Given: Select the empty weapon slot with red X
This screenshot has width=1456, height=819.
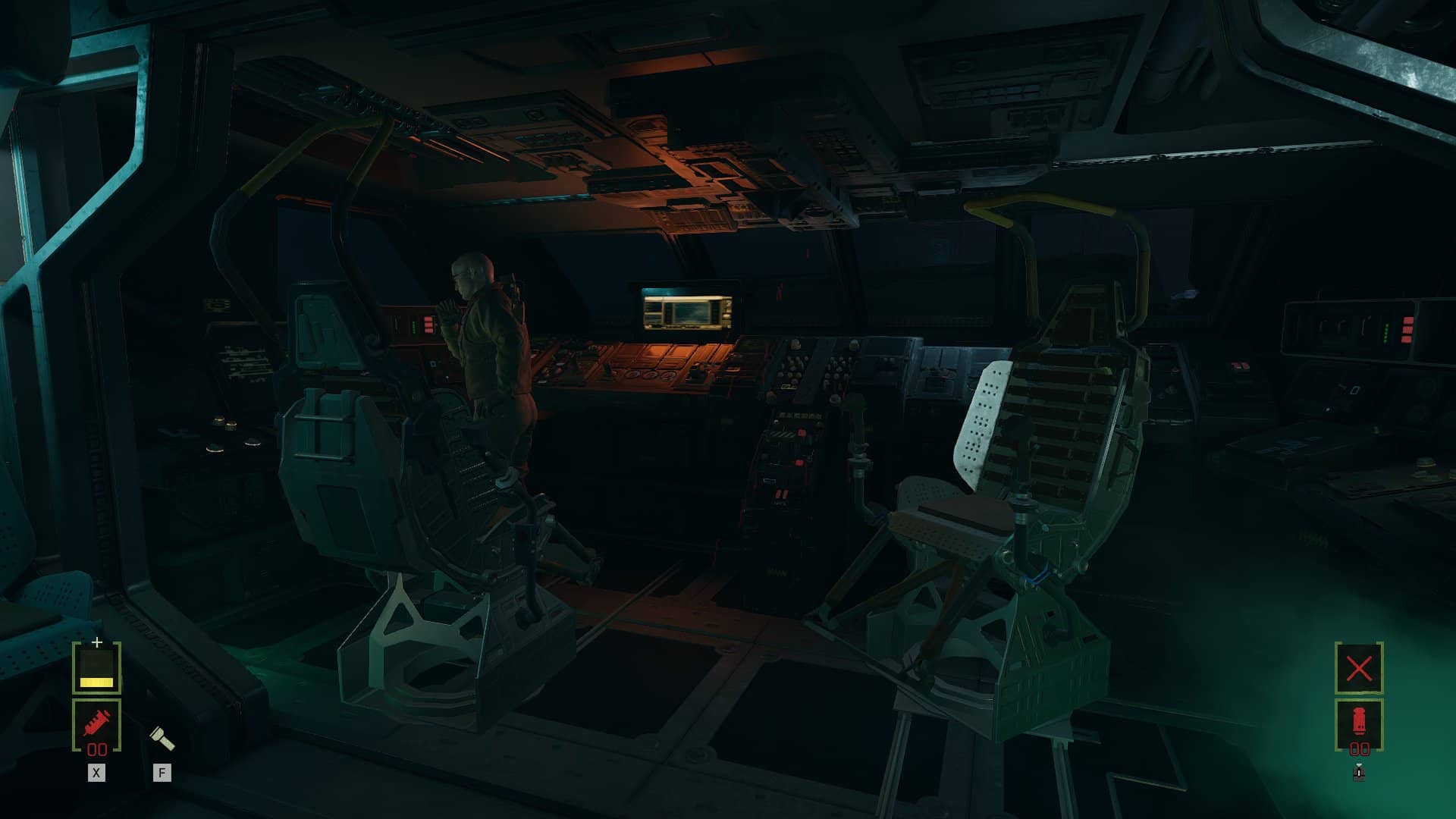Looking at the screenshot, I should pyautogui.click(x=1359, y=668).
